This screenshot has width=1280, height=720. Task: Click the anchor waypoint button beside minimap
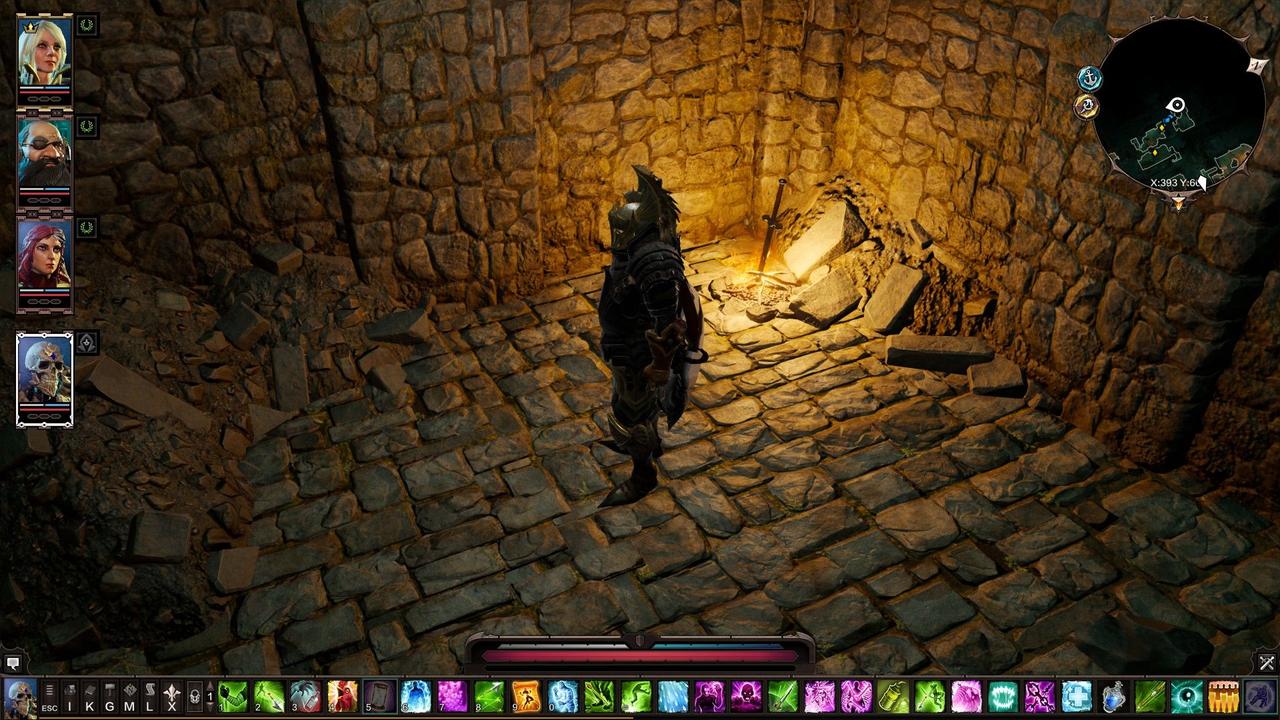coord(1089,78)
